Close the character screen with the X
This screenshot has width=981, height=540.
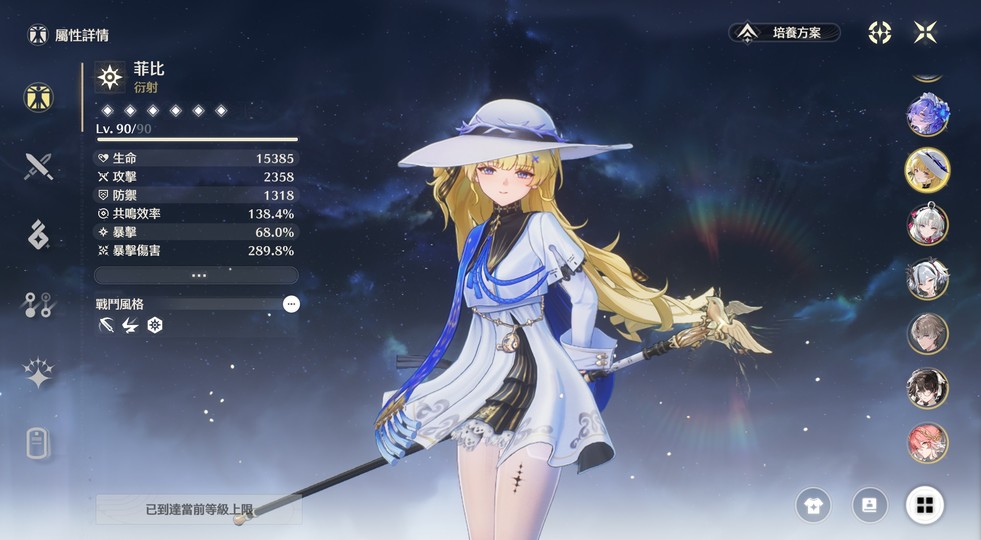tap(925, 32)
